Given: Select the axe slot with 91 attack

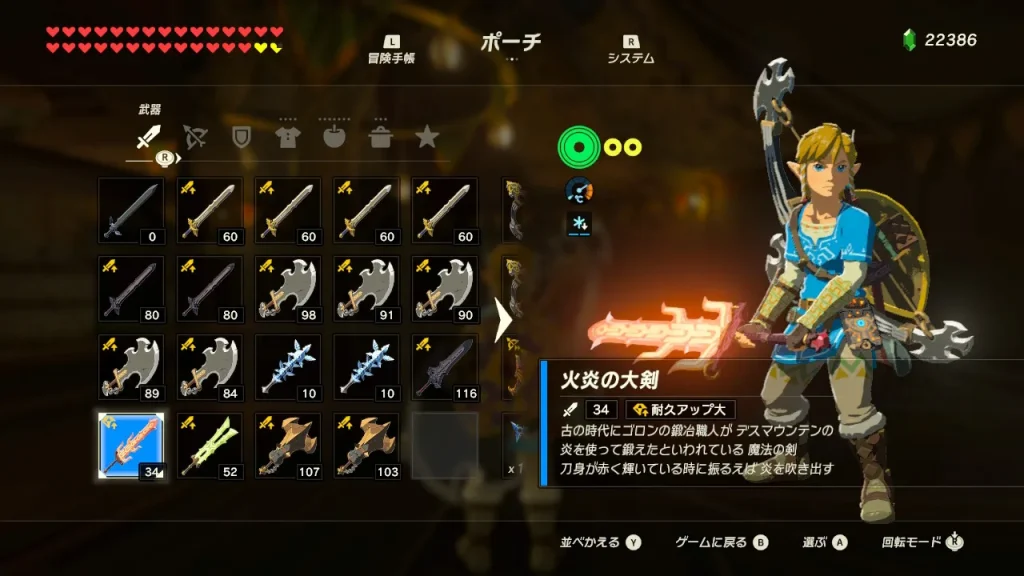Looking at the screenshot, I should pyautogui.click(x=365, y=289).
